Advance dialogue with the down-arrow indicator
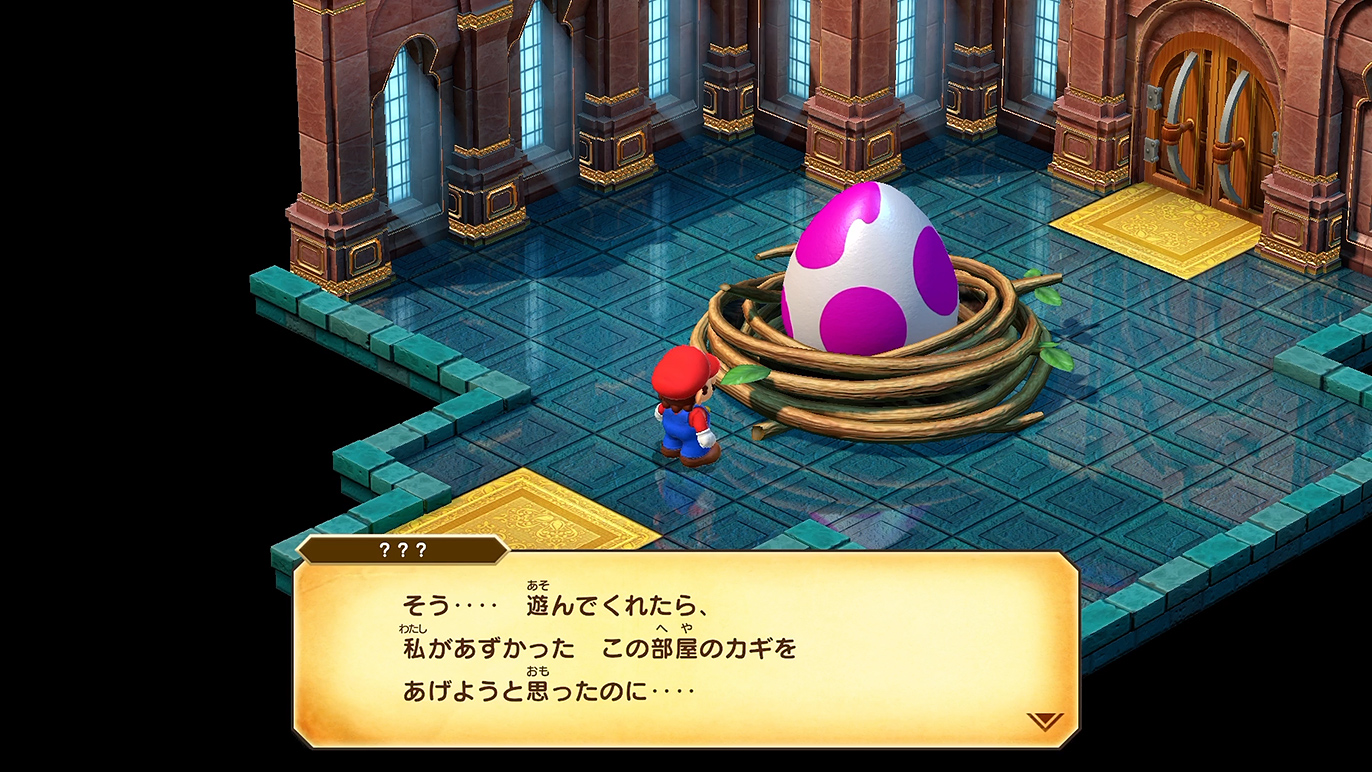Image resolution: width=1372 pixels, height=772 pixels. tap(1044, 720)
